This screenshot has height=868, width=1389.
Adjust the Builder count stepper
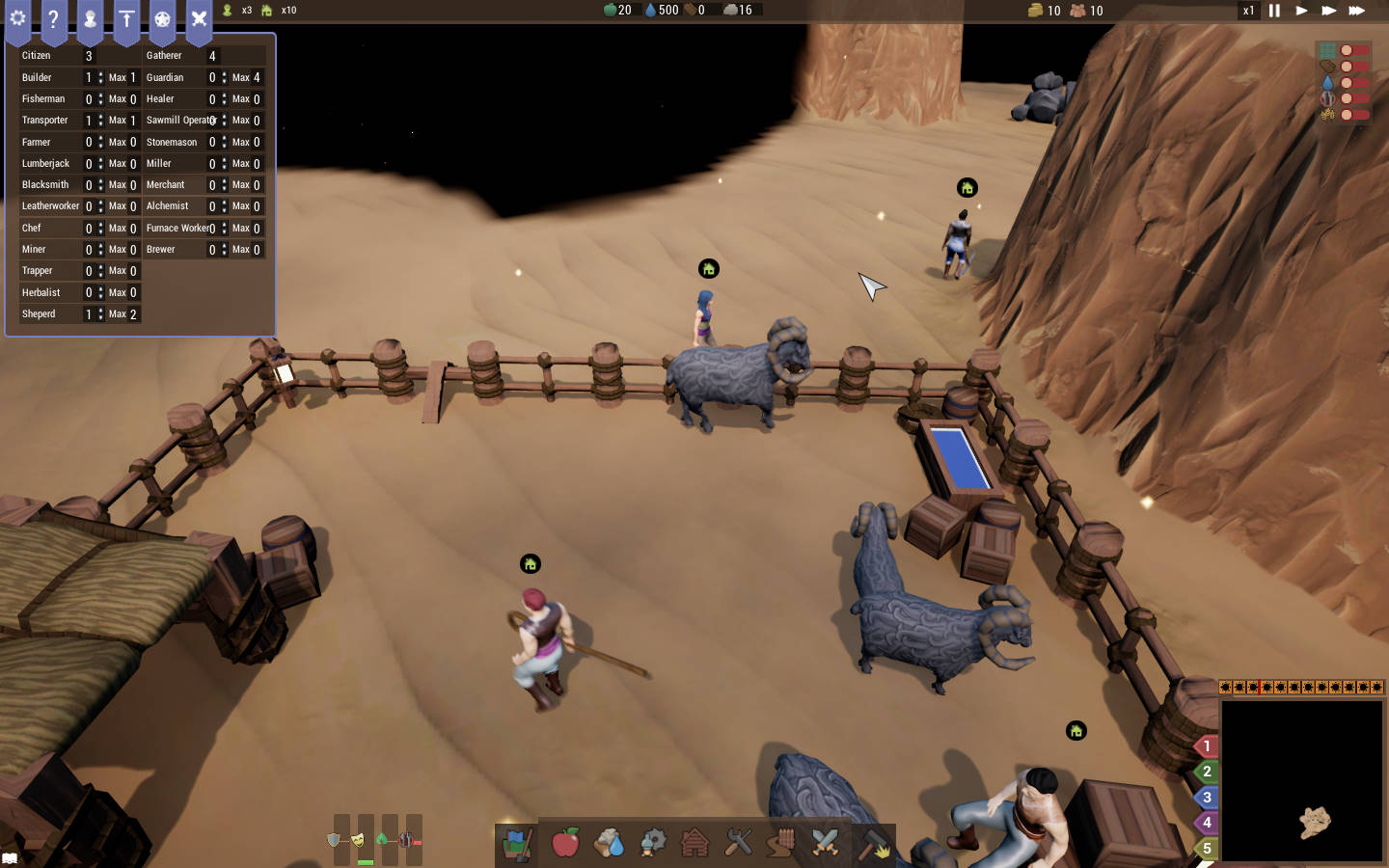[100, 77]
